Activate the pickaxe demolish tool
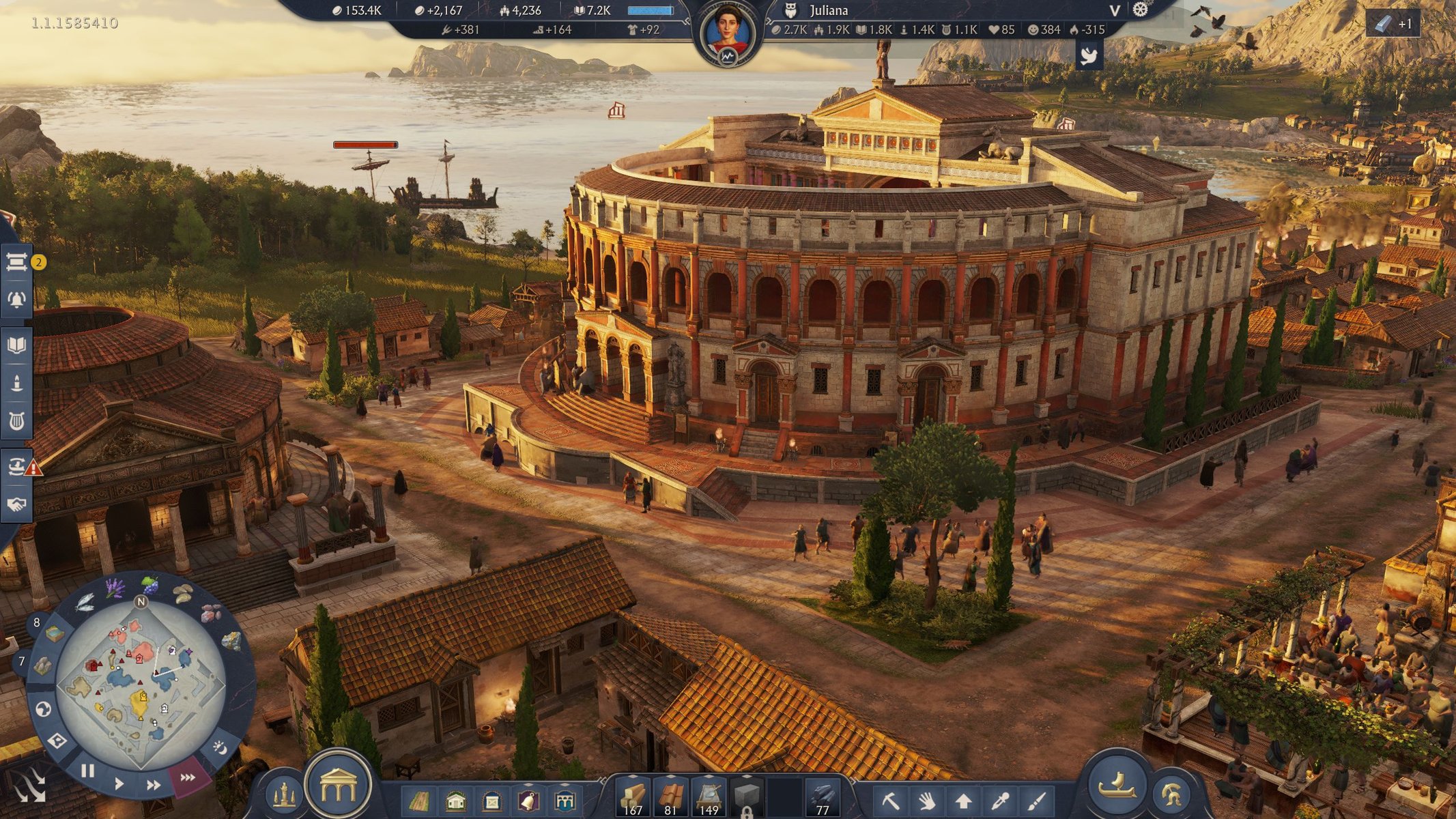 [x=890, y=800]
